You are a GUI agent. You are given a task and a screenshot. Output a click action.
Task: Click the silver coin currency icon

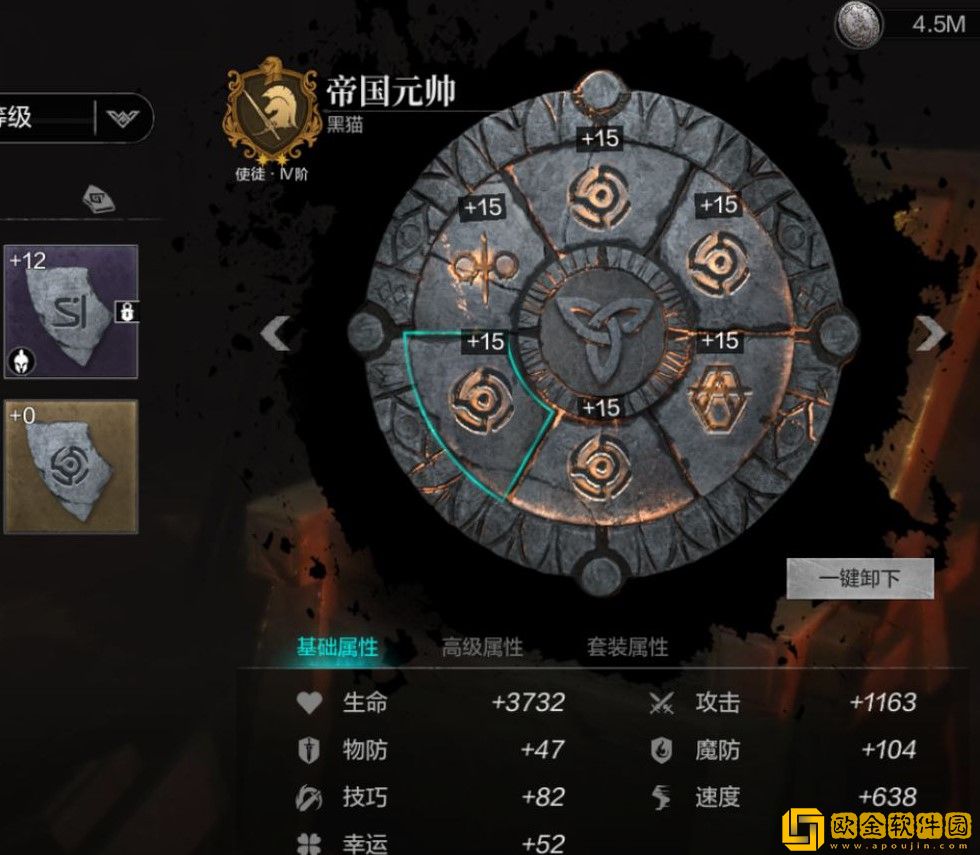pos(858,23)
